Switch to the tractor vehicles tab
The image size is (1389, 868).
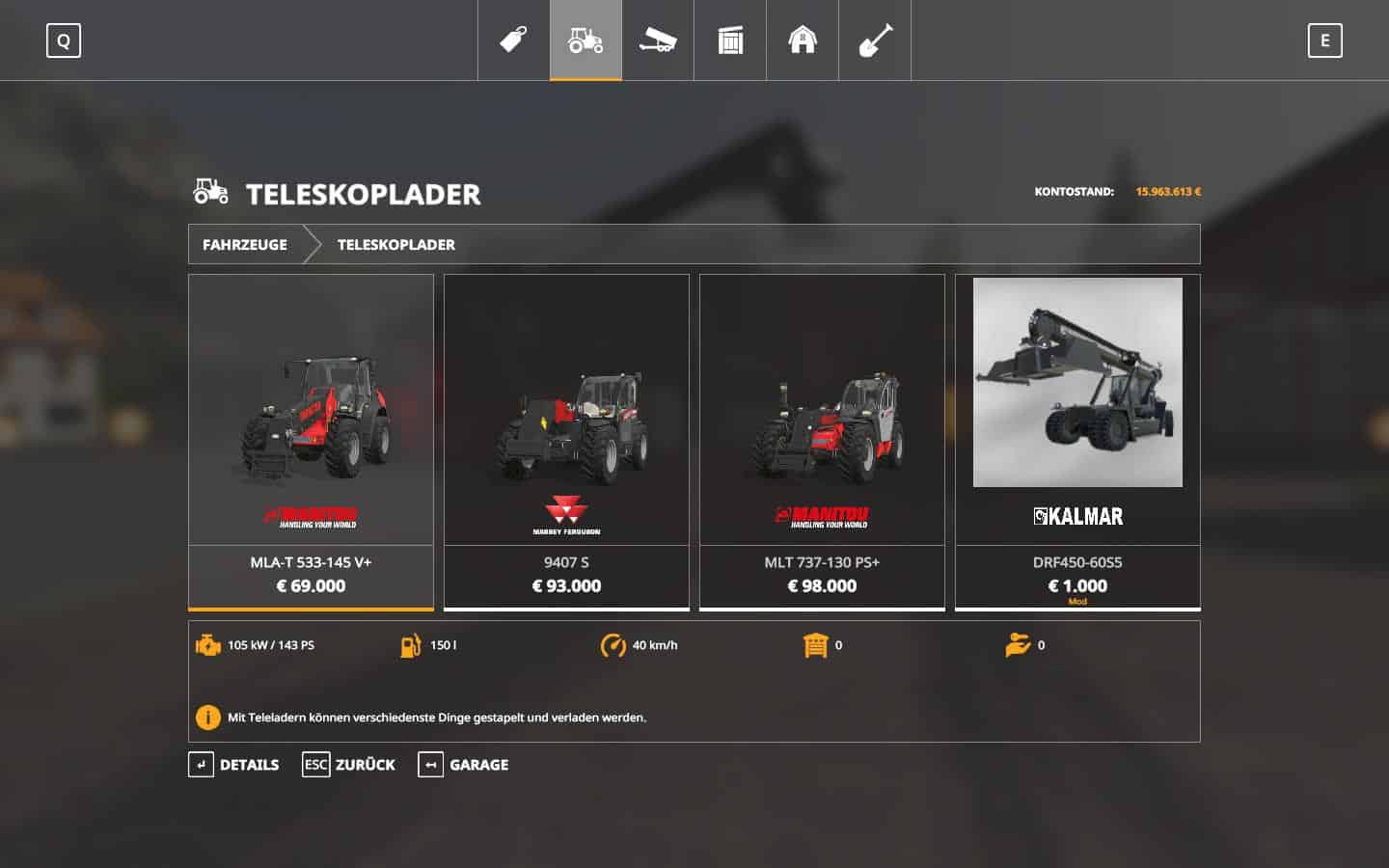point(586,41)
